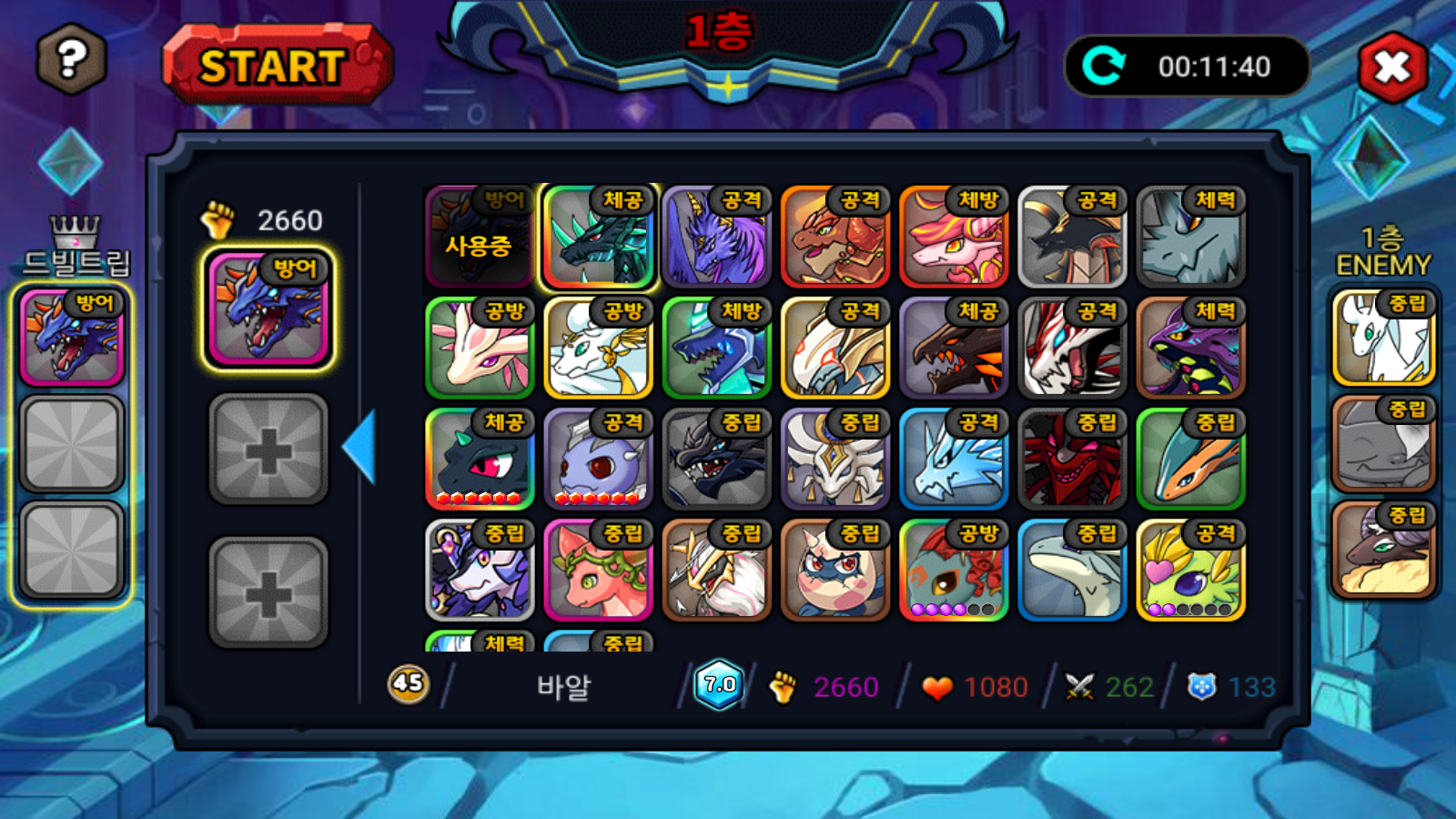Select the black lava dragon card
Viewport: 1456px width, 819px height.
click(953, 349)
